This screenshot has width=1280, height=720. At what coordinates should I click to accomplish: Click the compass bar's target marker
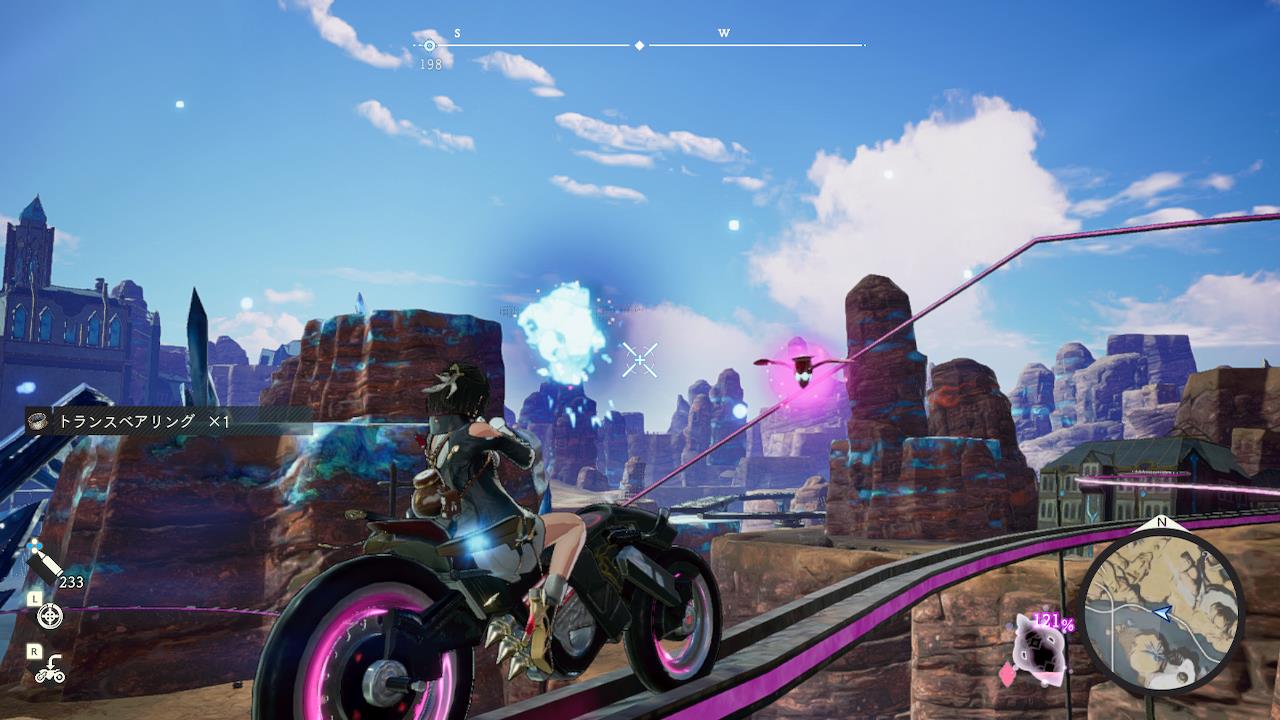[x=430, y=46]
